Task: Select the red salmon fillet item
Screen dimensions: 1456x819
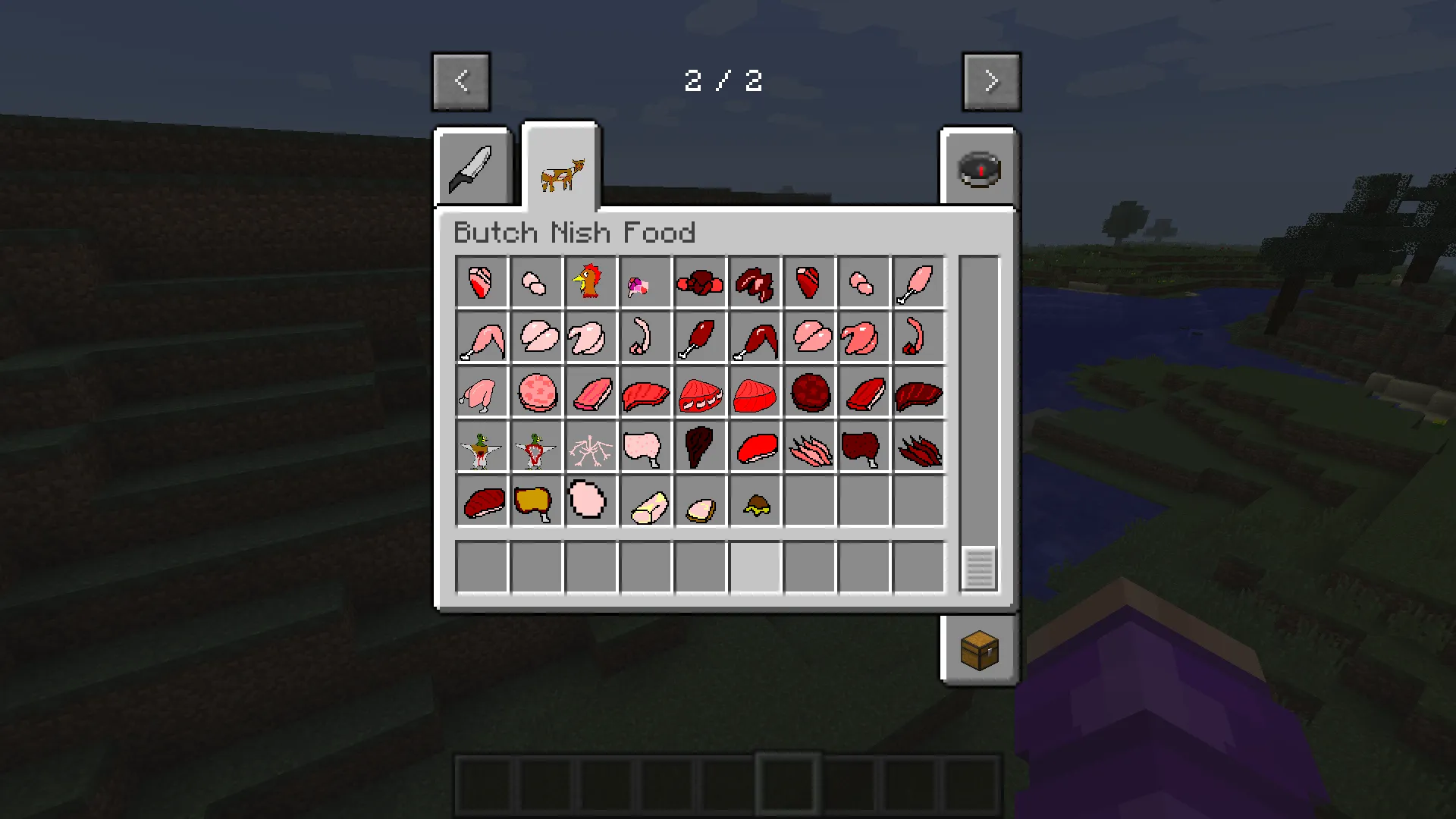Action: point(755,391)
